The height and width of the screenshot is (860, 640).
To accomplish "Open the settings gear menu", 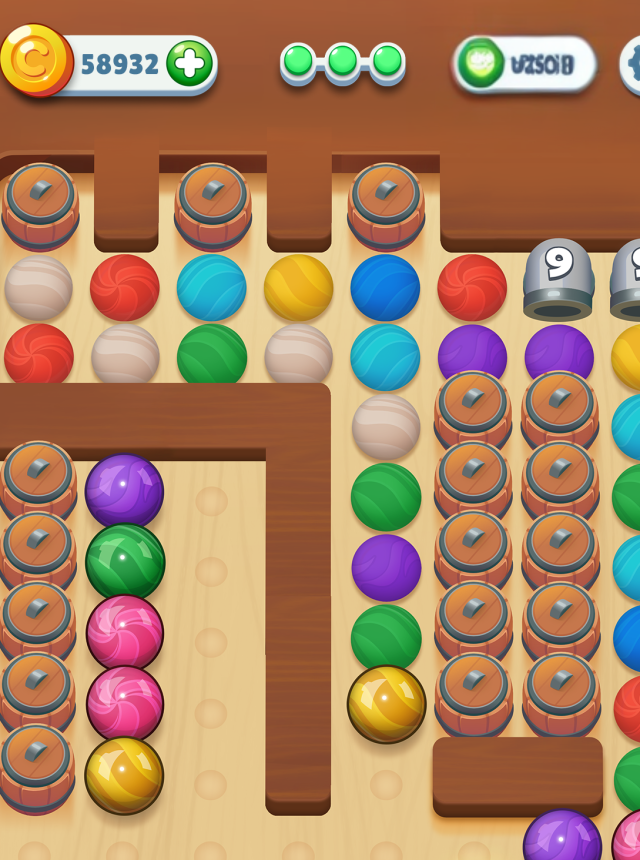I will pos(632,64).
